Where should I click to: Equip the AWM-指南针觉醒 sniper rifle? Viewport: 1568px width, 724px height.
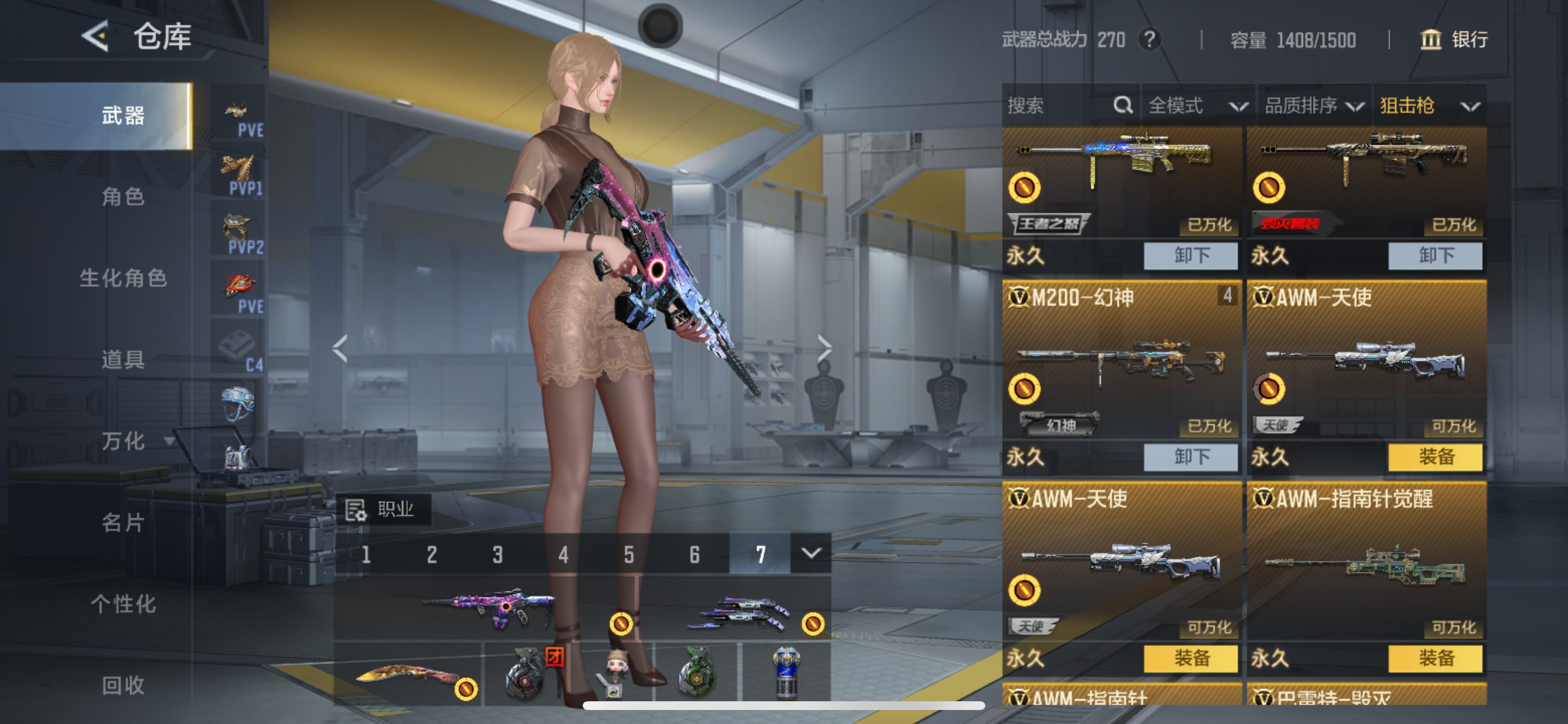click(1436, 658)
